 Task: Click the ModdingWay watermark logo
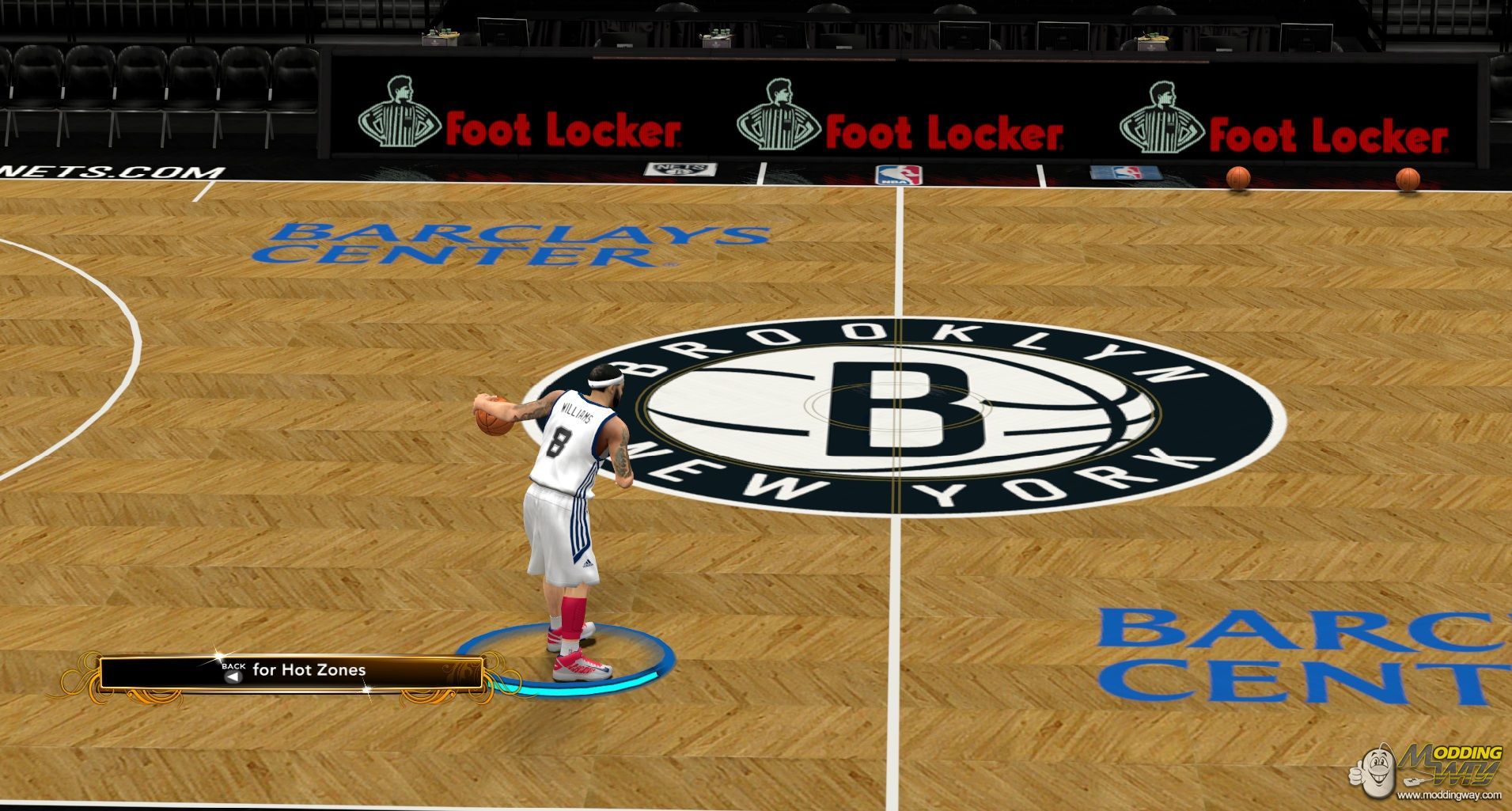pyautogui.click(x=1426, y=771)
